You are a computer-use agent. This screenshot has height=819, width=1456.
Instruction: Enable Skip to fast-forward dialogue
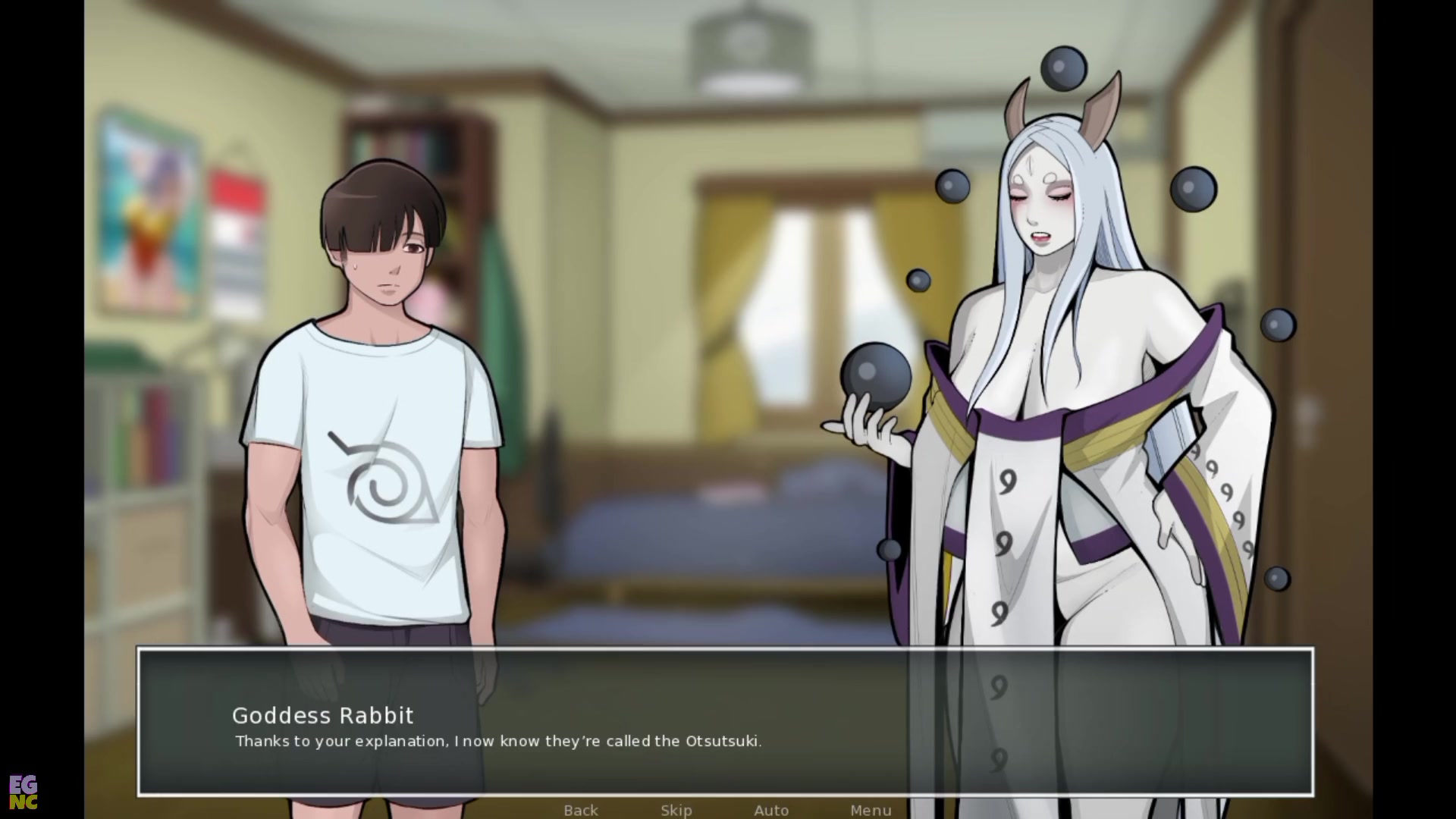coord(676,810)
